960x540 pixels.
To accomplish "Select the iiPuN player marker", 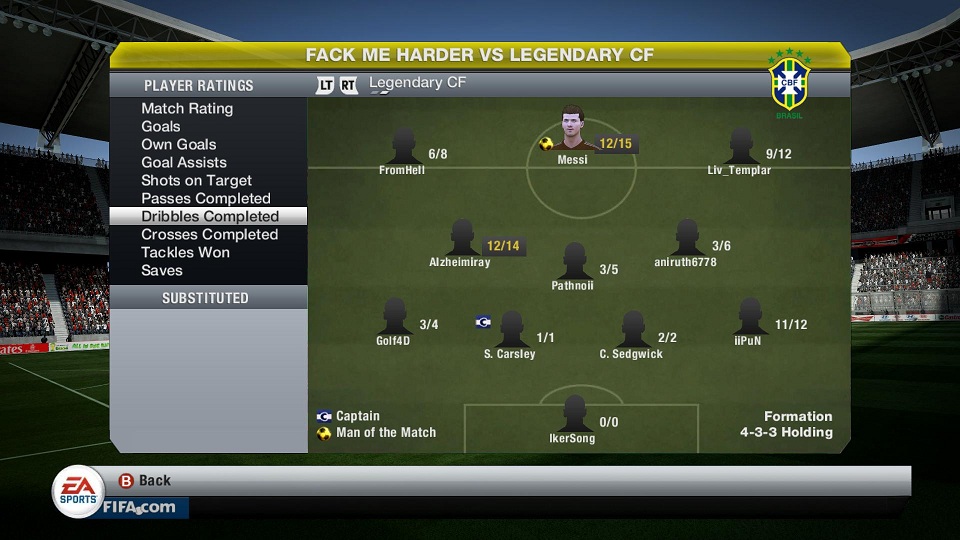I will [748, 319].
